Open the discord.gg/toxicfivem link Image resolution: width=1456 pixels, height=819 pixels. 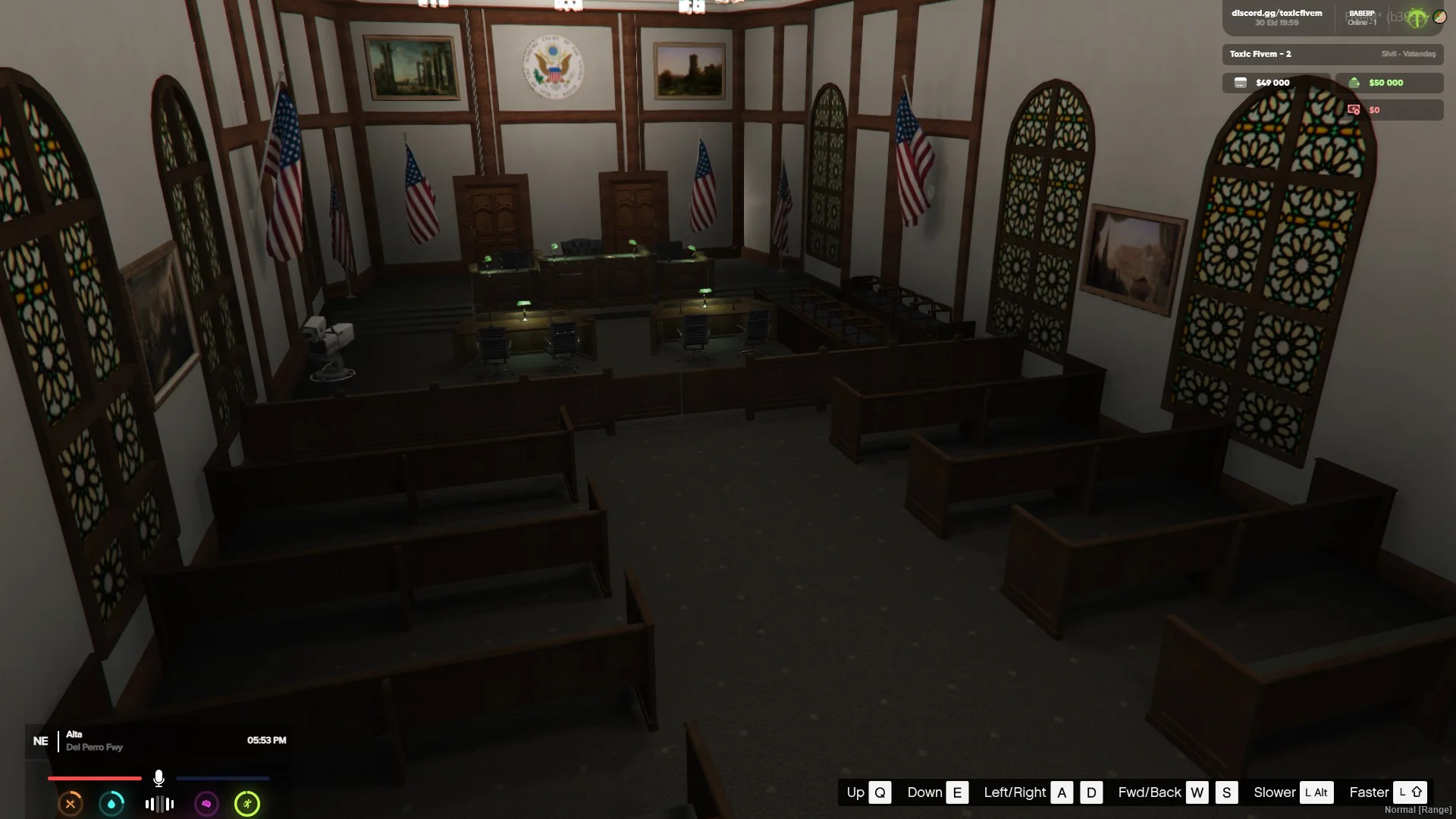(1276, 14)
